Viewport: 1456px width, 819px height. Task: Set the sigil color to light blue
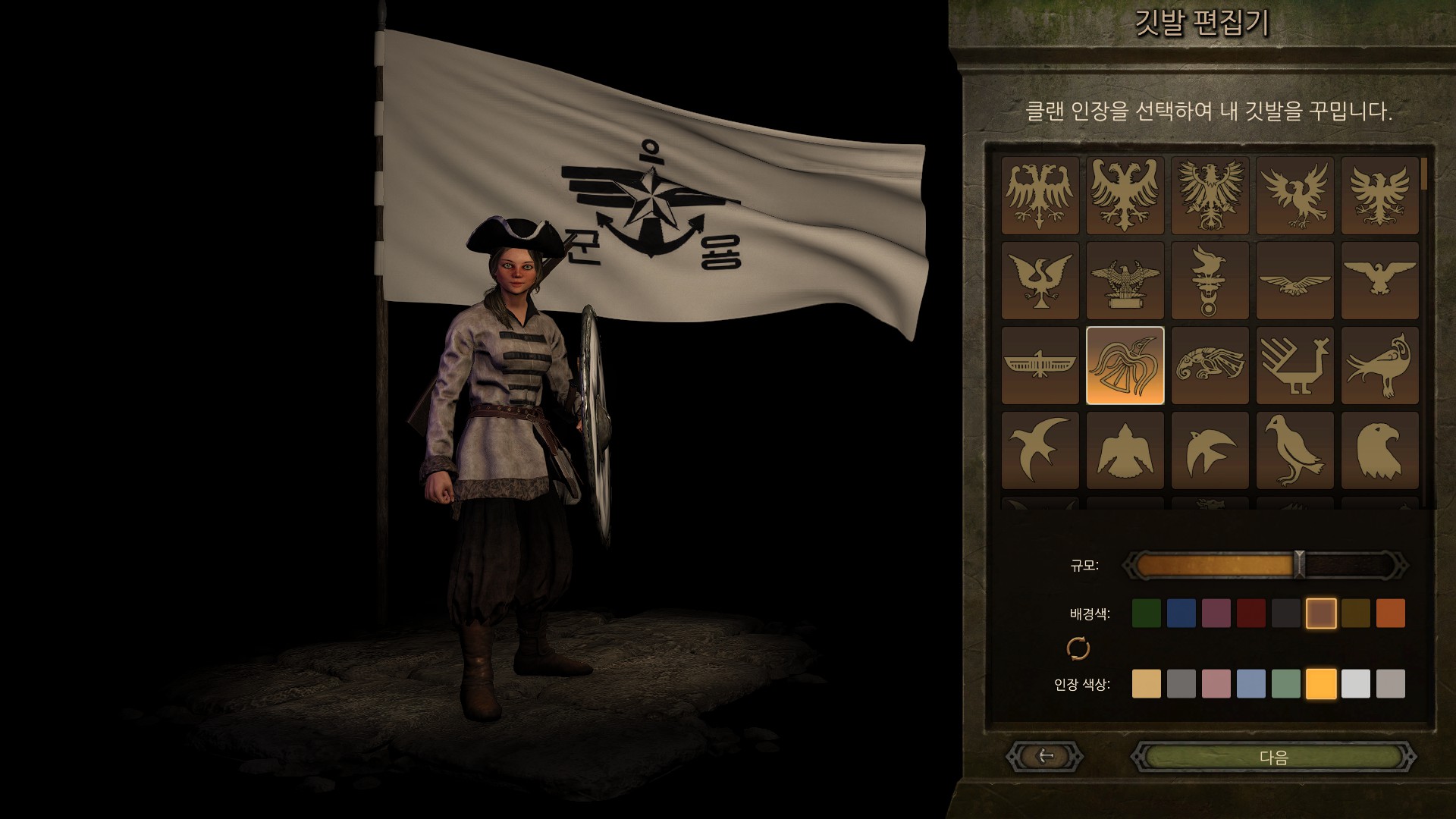click(x=1250, y=684)
